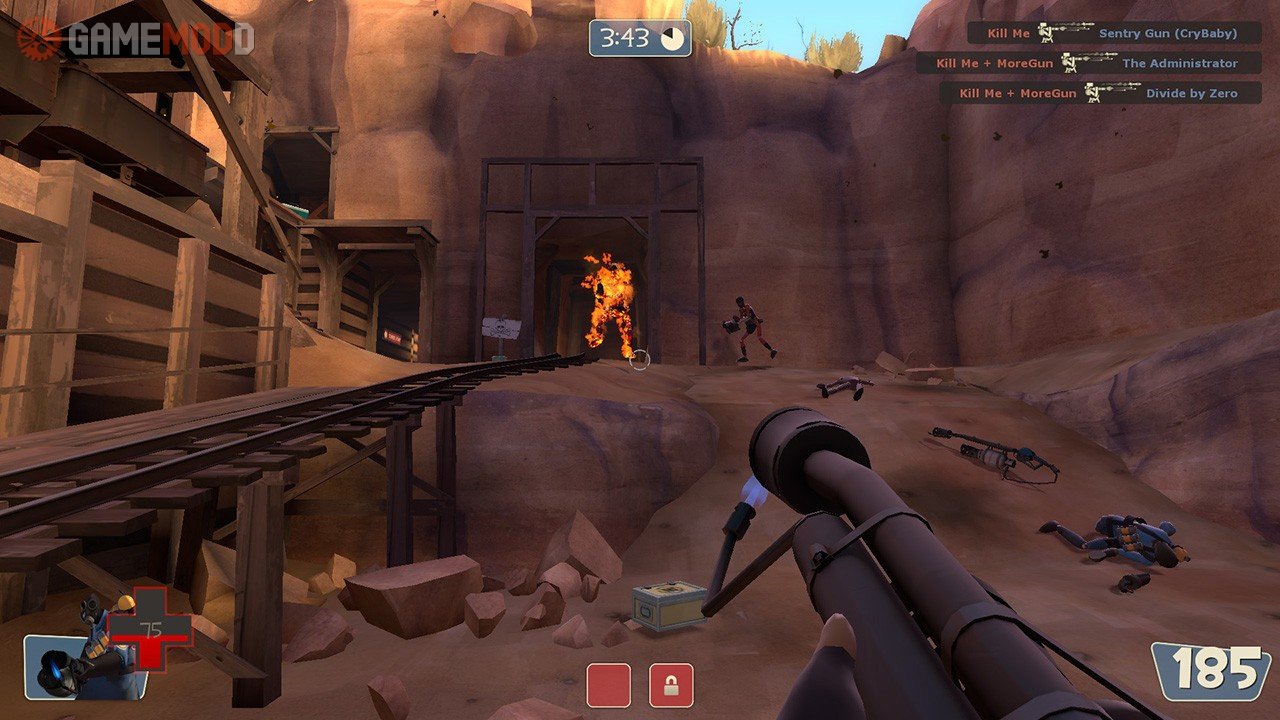Select the locked control point icon
This screenshot has width=1280, height=720.
click(671, 685)
